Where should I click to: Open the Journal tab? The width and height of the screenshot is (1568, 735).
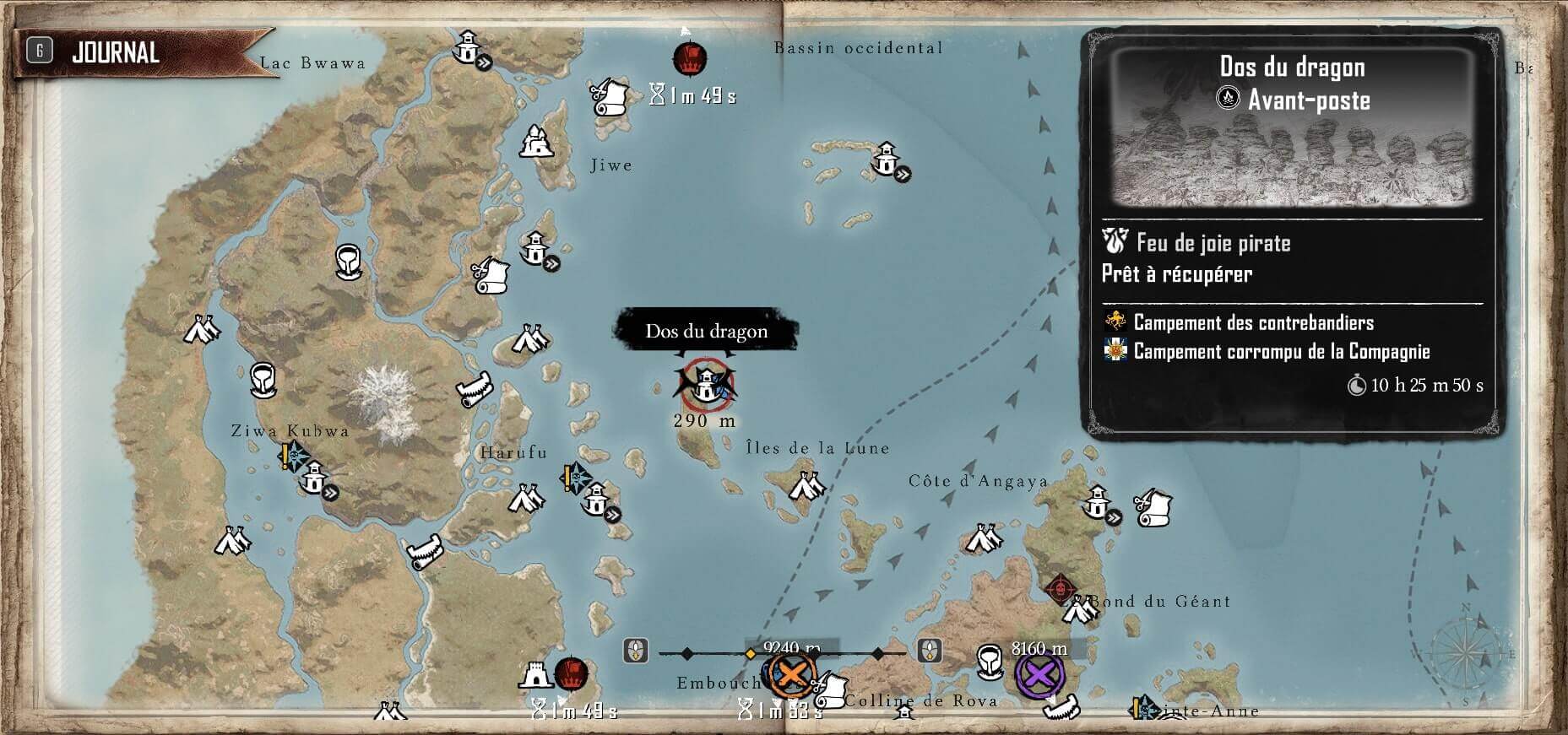pyautogui.click(x=114, y=52)
